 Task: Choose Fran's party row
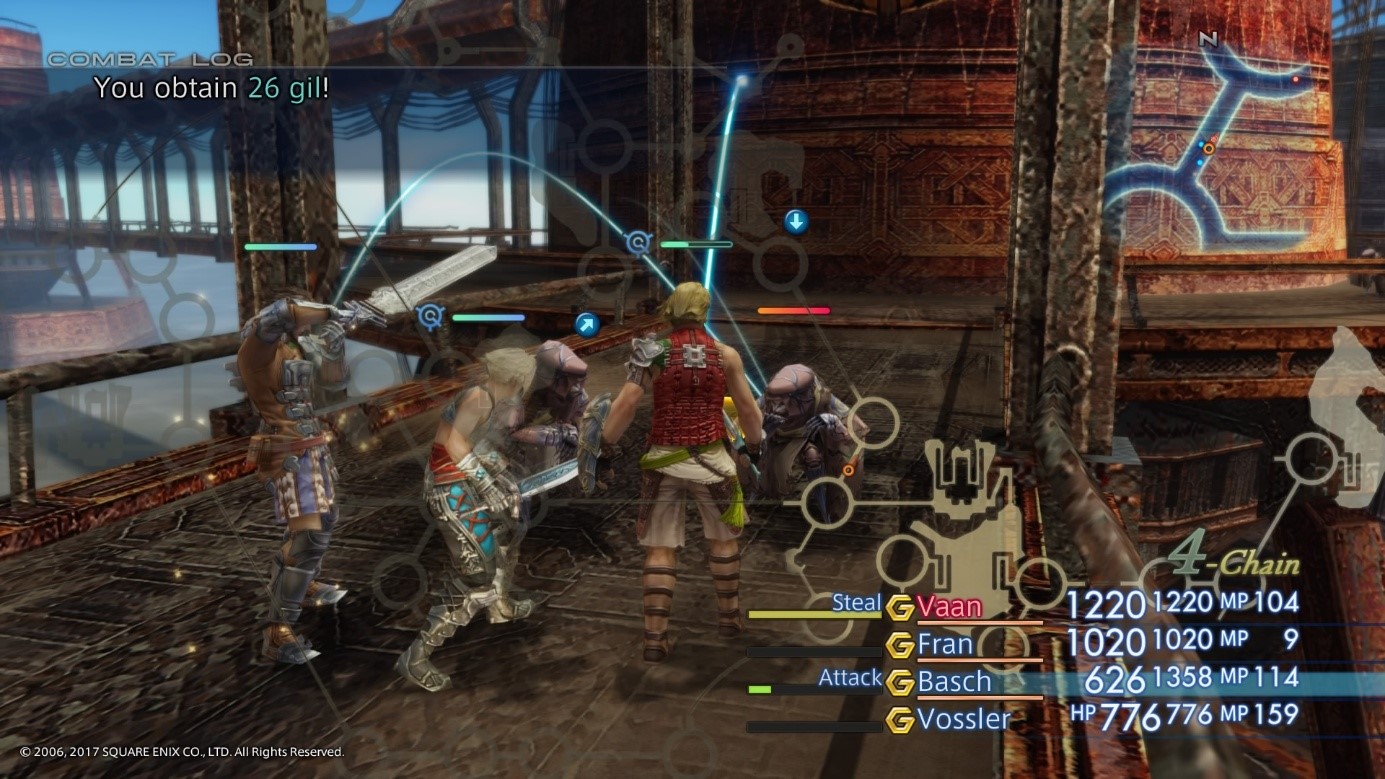[945, 644]
